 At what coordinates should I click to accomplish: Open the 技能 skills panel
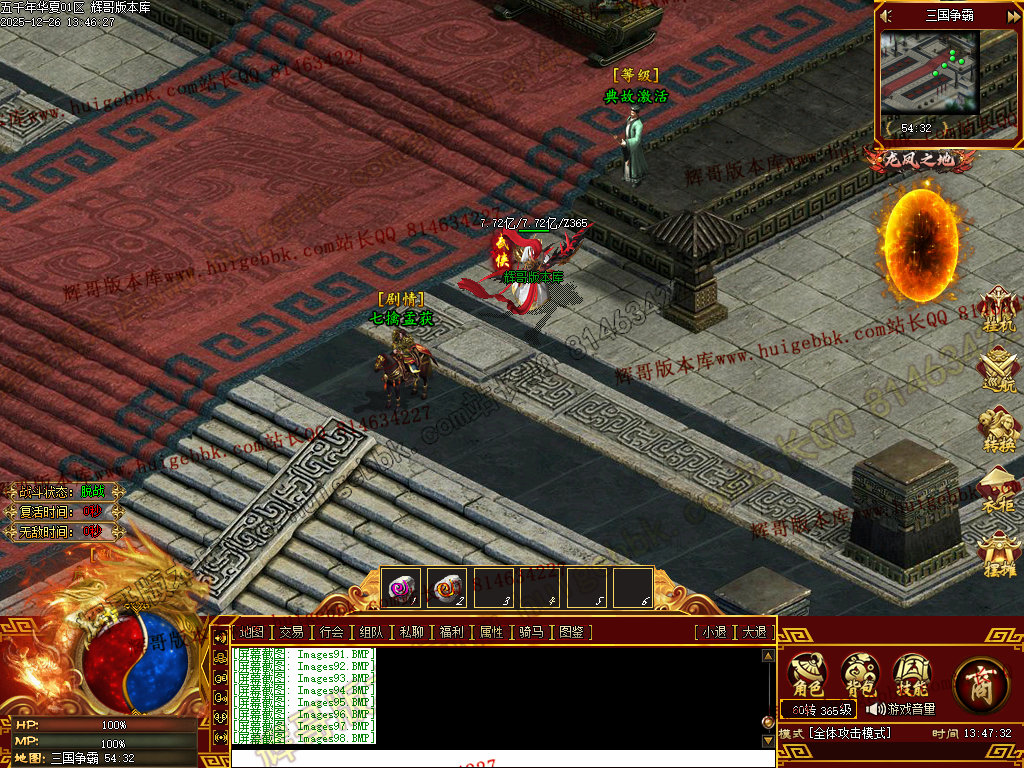tap(911, 674)
